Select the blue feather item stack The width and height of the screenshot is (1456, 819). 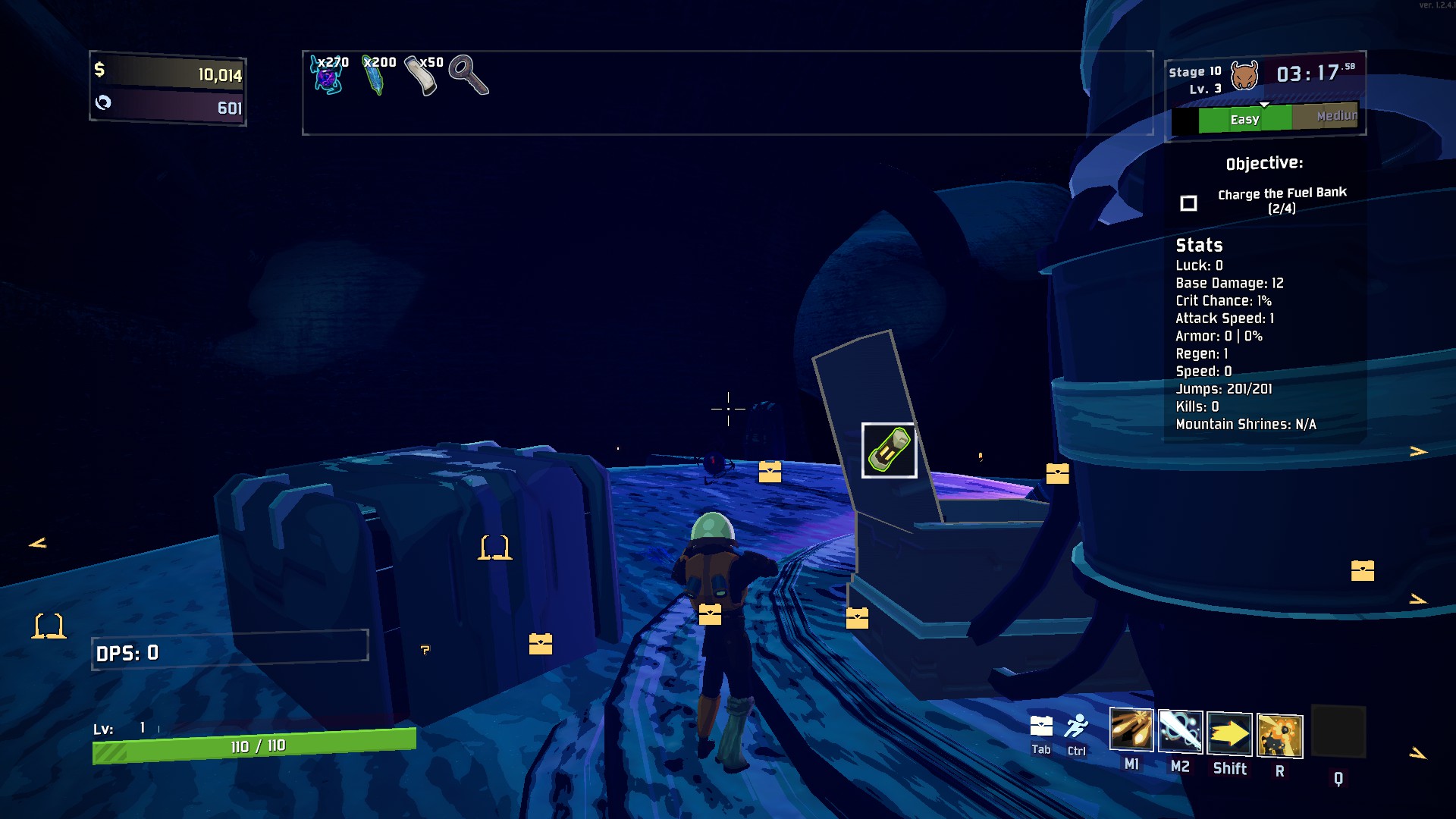(x=375, y=76)
